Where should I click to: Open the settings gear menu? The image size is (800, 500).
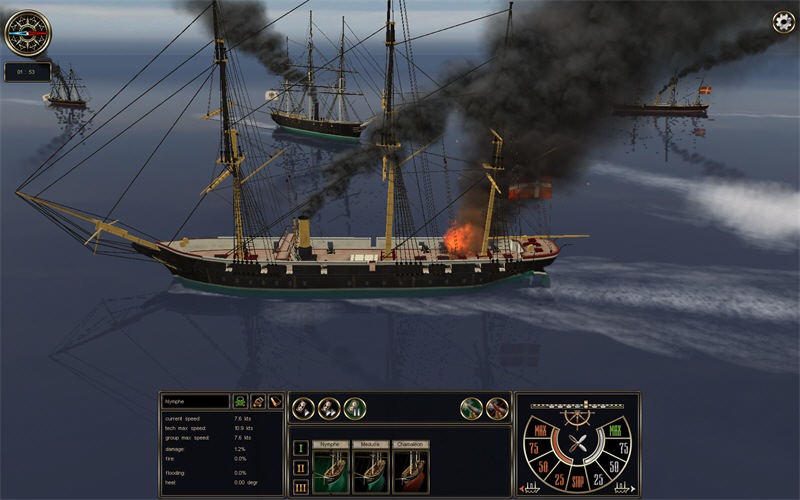[783, 22]
